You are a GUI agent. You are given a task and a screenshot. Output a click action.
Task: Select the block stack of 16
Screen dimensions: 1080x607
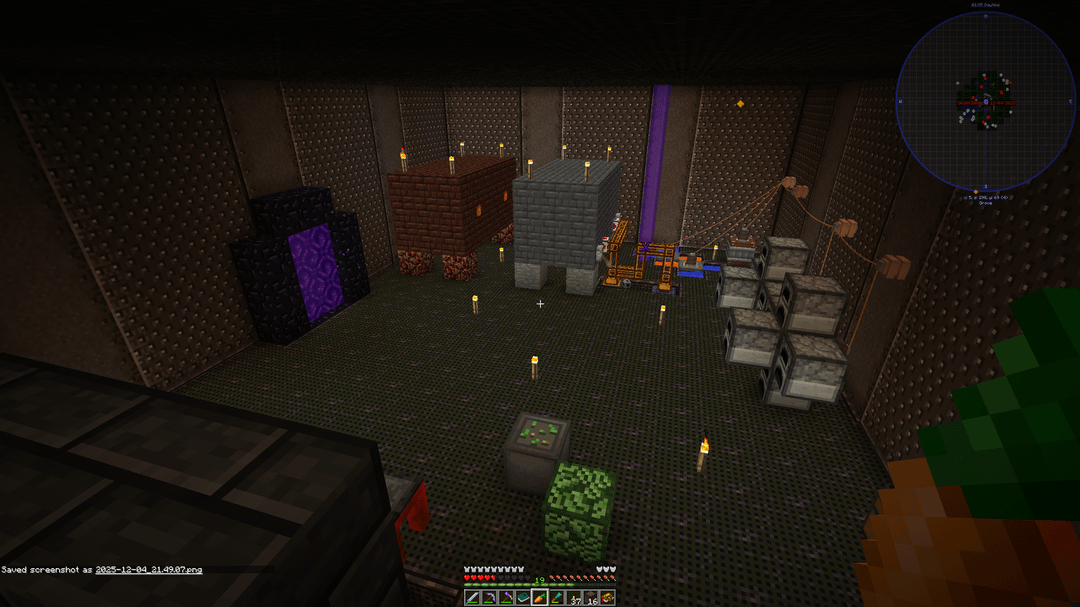click(591, 598)
